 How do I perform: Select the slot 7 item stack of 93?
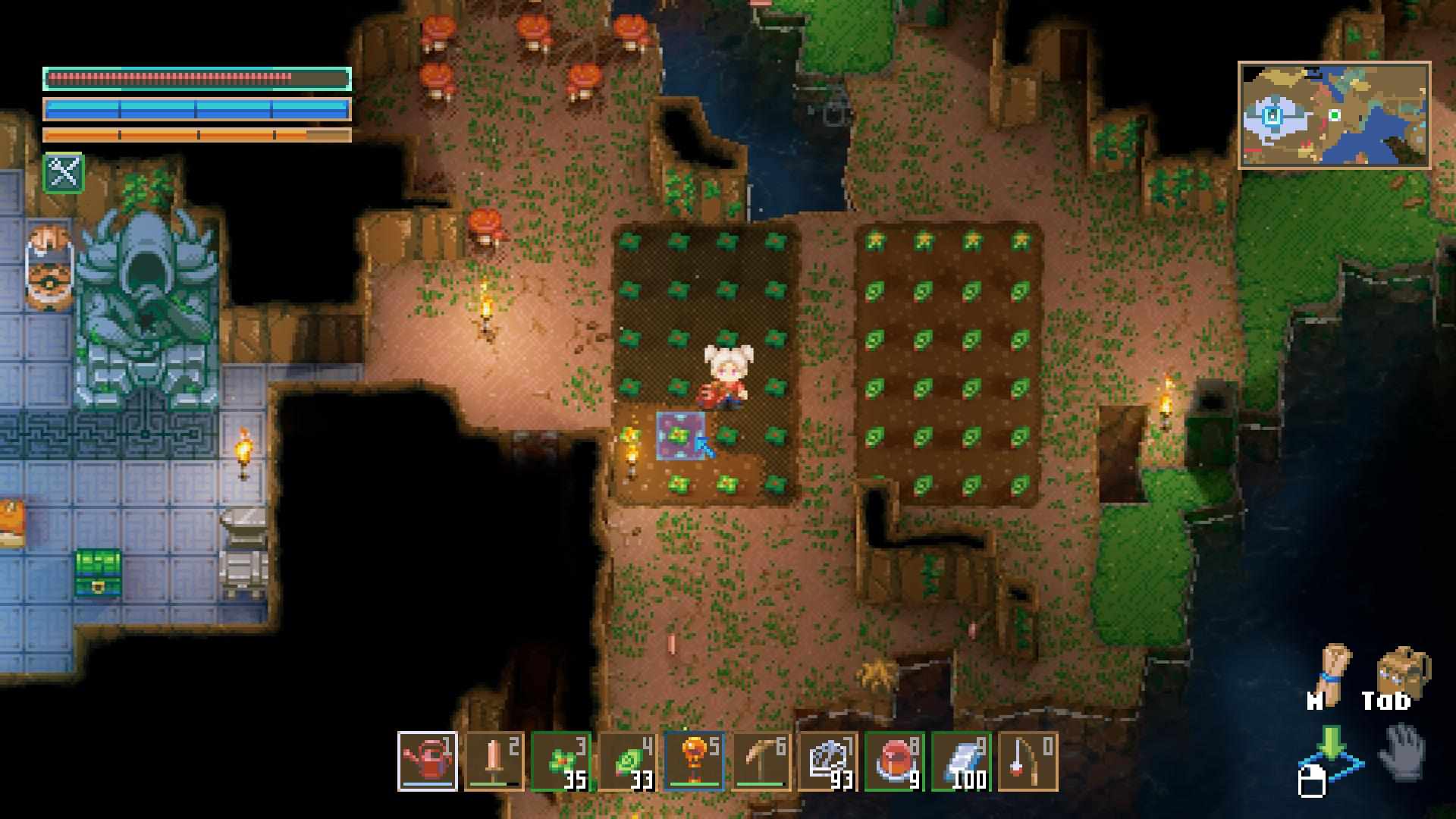[x=828, y=761]
